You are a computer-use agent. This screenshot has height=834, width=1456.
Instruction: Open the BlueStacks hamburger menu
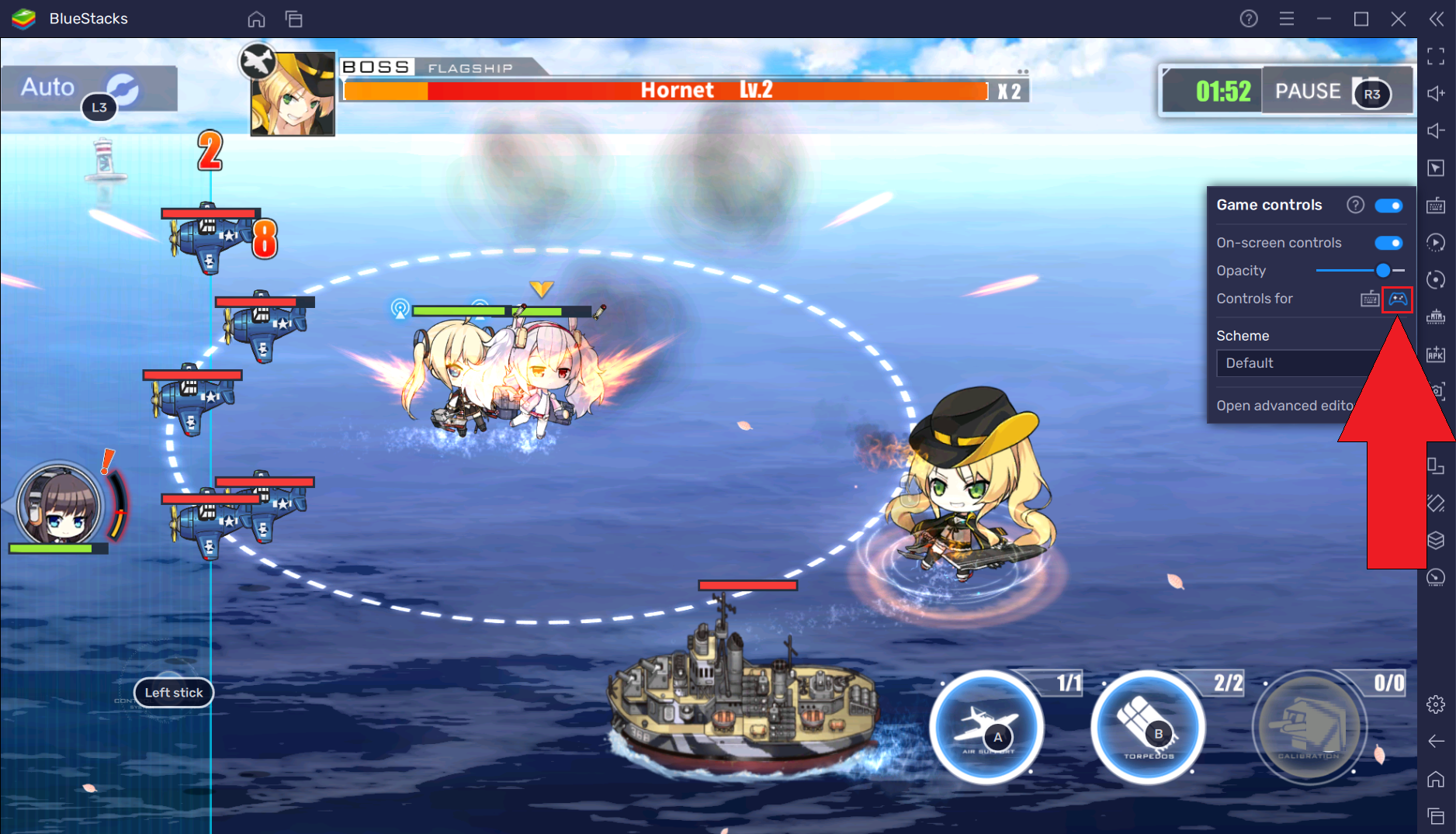pos(1287,19)
